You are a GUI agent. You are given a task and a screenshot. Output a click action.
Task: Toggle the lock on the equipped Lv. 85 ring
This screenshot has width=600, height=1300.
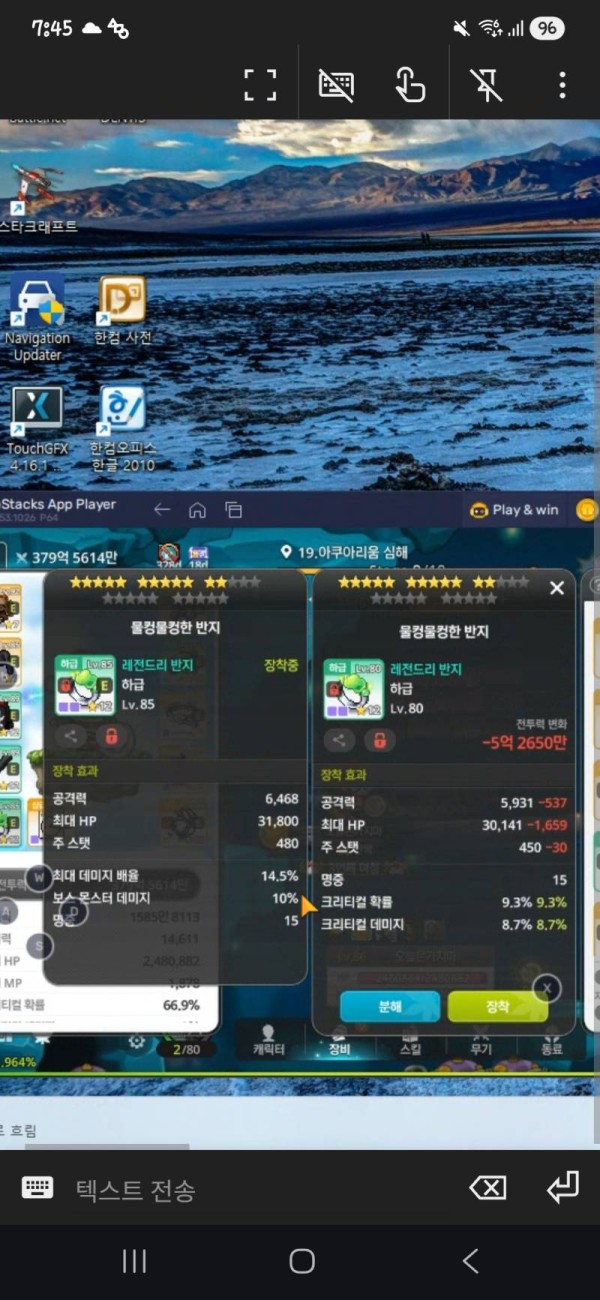110,737
